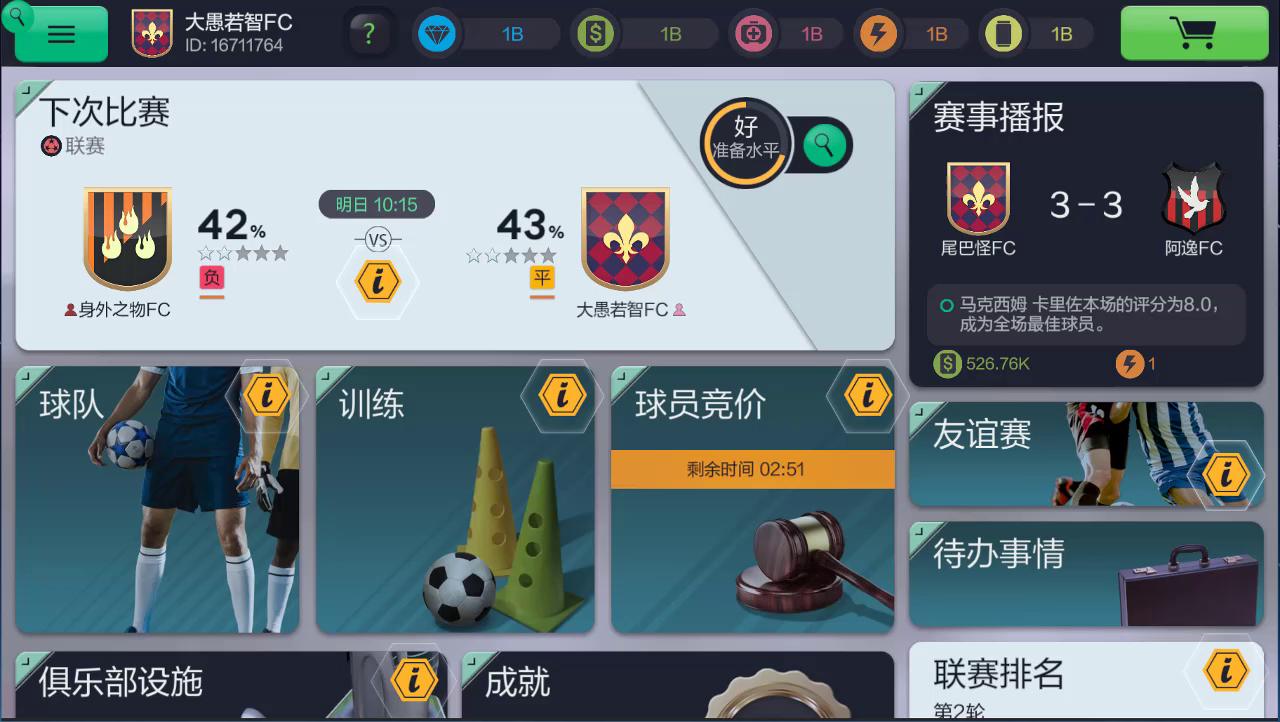Click the mobile token resource icon
Screen dimensions: 1280x722
coord(1003,33)
